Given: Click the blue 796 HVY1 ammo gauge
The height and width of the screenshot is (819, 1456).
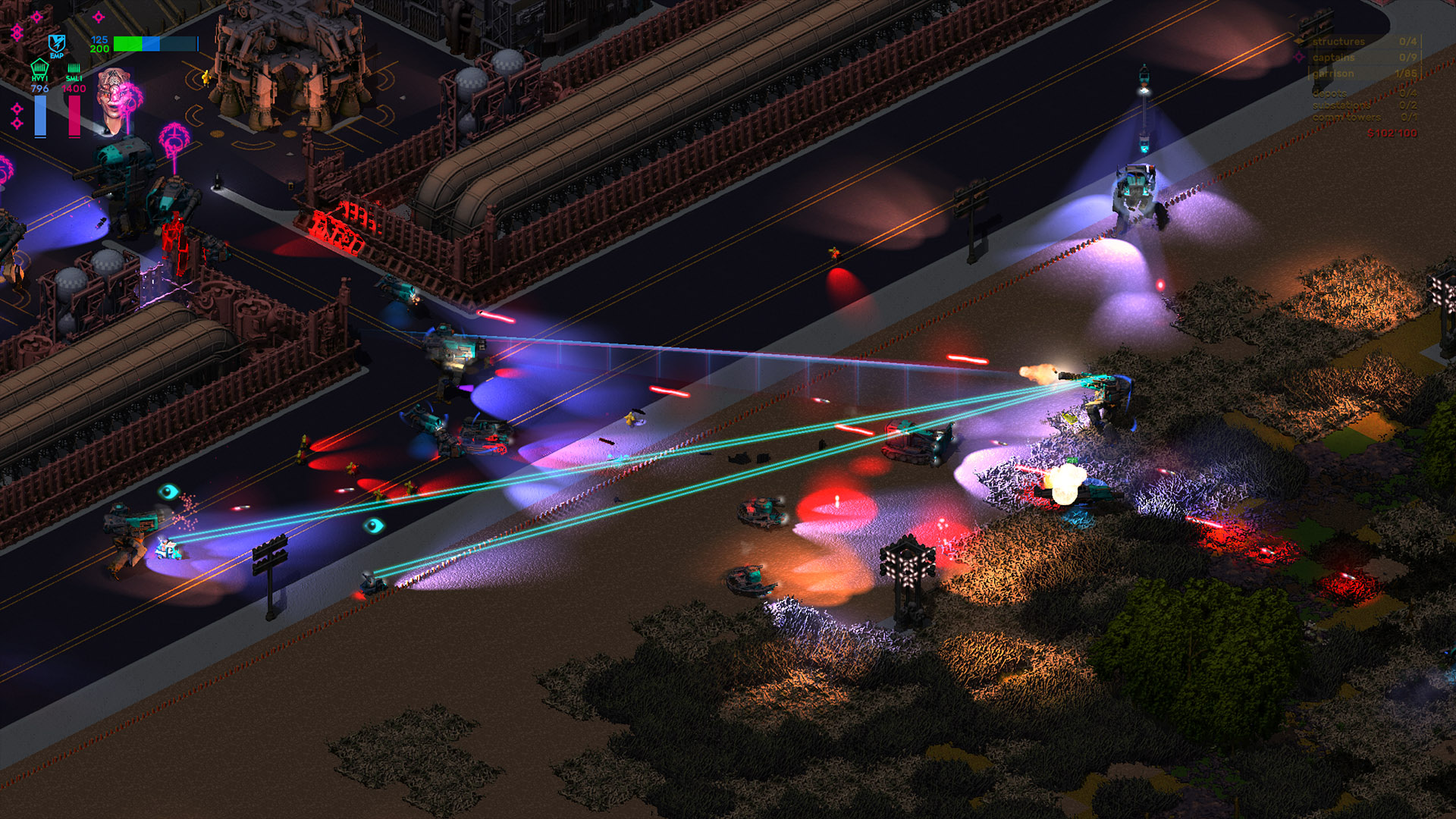Looking at the screenshot, I should (40, 115).
